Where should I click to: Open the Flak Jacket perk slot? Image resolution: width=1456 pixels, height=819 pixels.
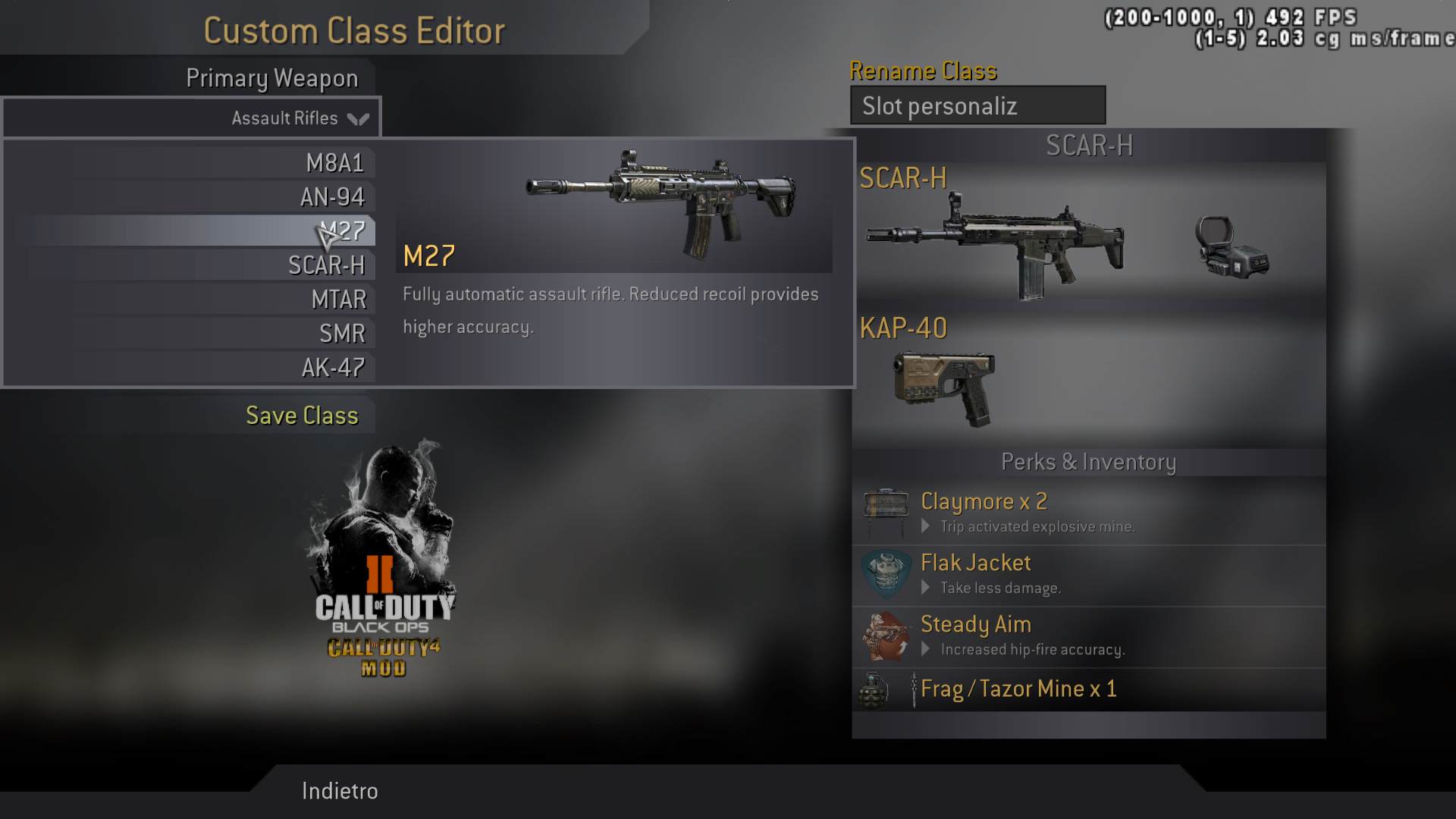1088,574
